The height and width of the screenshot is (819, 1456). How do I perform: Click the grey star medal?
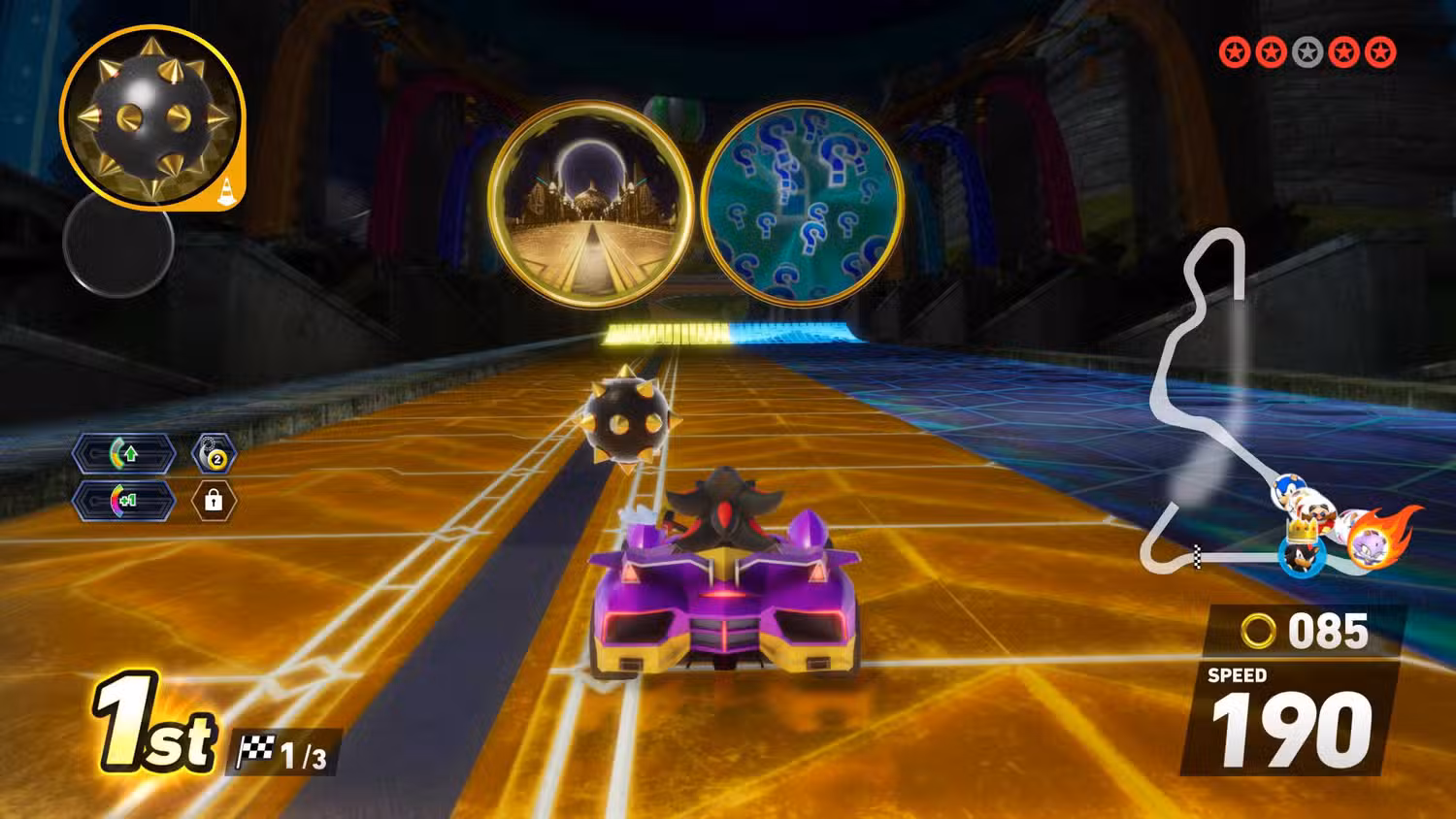pyautogui.click(x=1307, y=52)
